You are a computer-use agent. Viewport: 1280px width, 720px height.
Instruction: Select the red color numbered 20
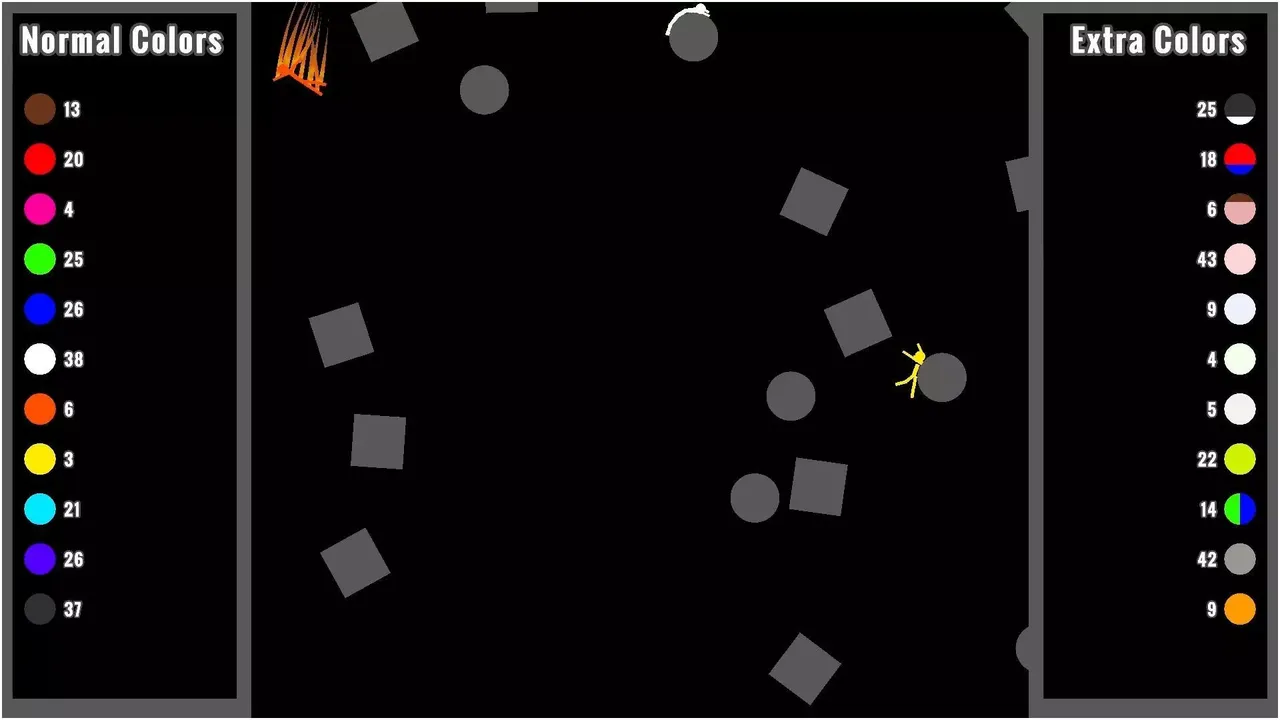[40, 160]
